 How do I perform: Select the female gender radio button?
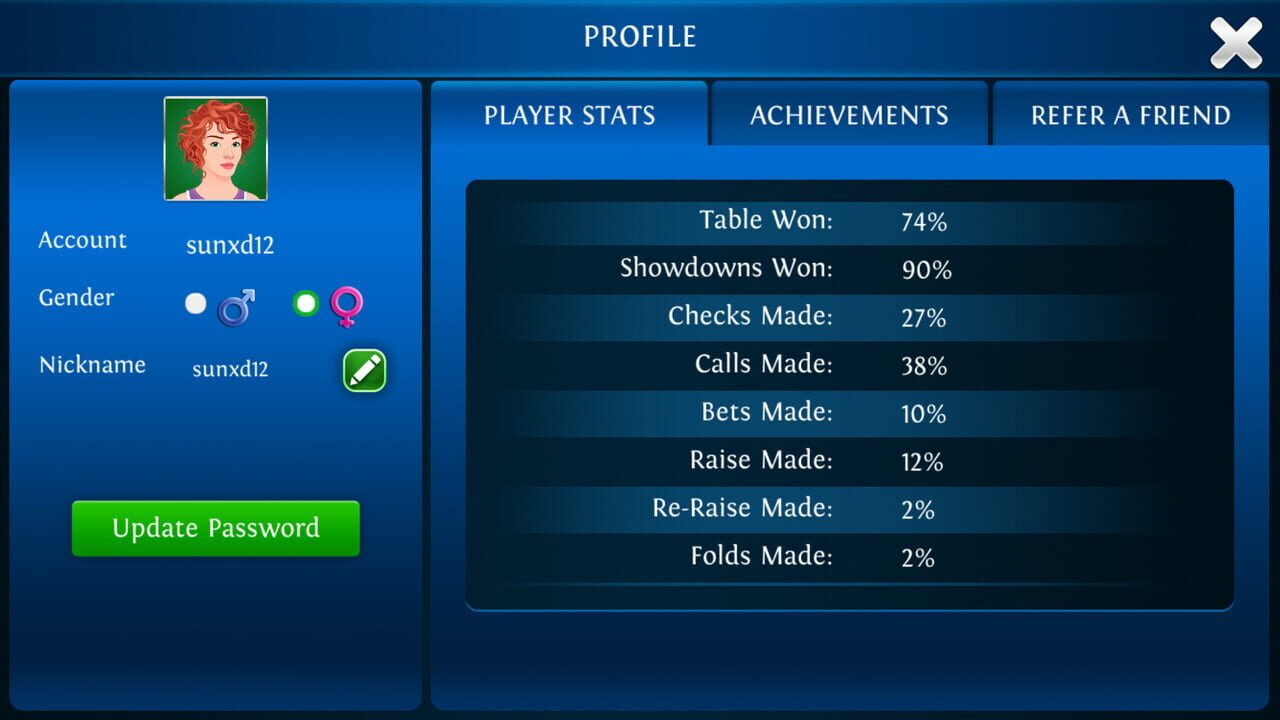click(304, 303)
